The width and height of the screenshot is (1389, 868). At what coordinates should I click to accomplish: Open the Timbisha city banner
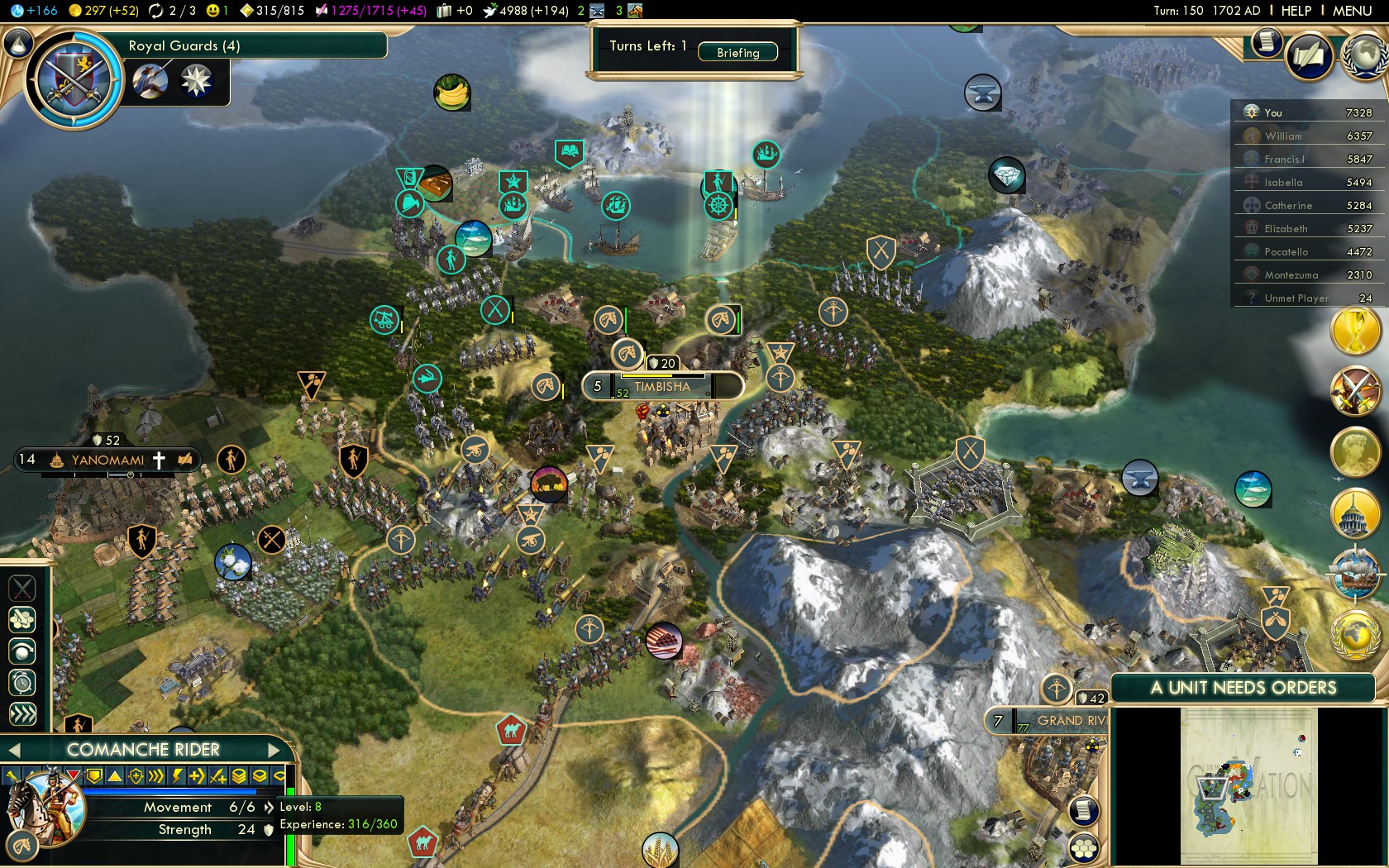(661, 386)
